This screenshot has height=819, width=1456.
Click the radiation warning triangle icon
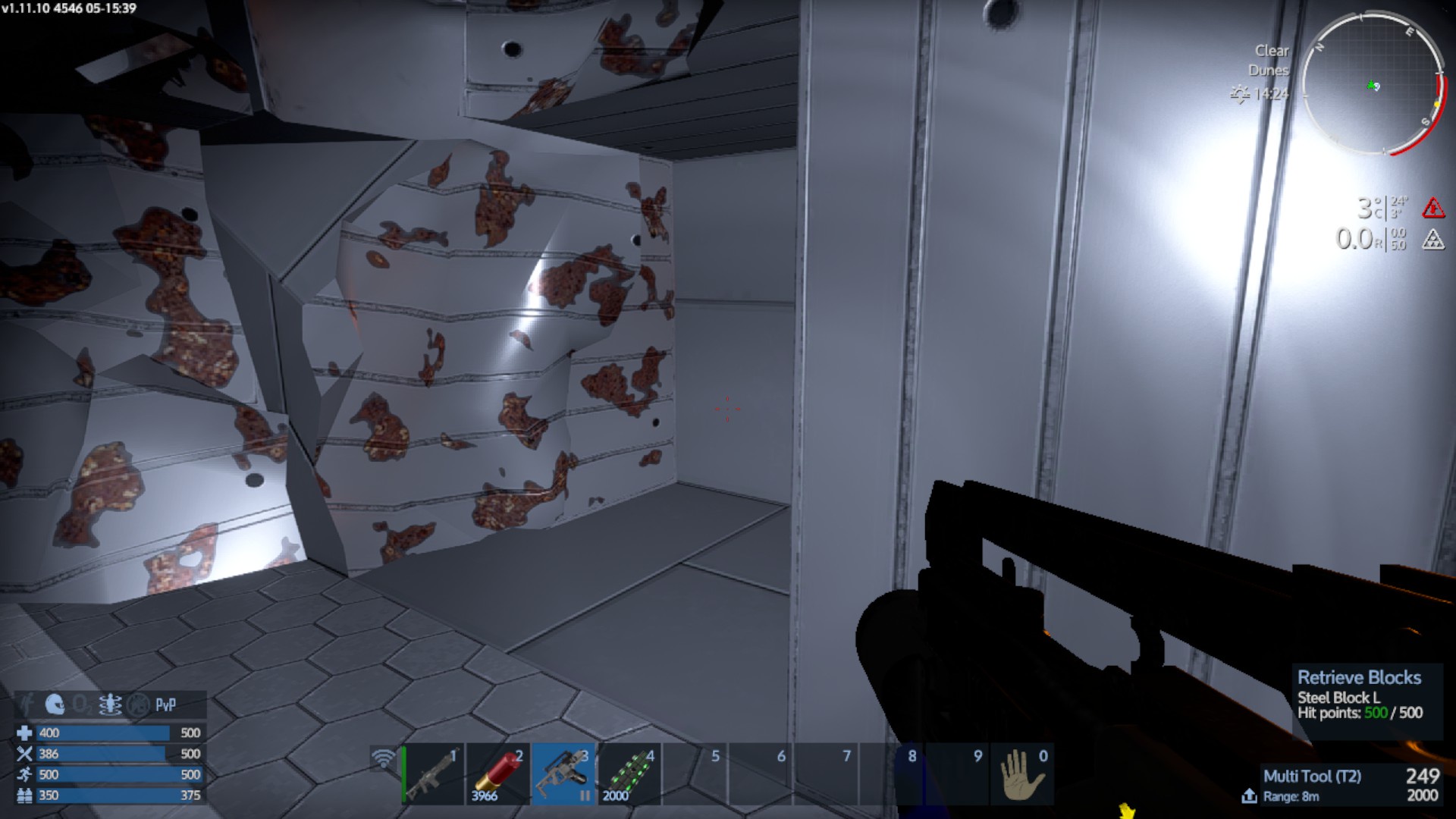click(1432, 240)
